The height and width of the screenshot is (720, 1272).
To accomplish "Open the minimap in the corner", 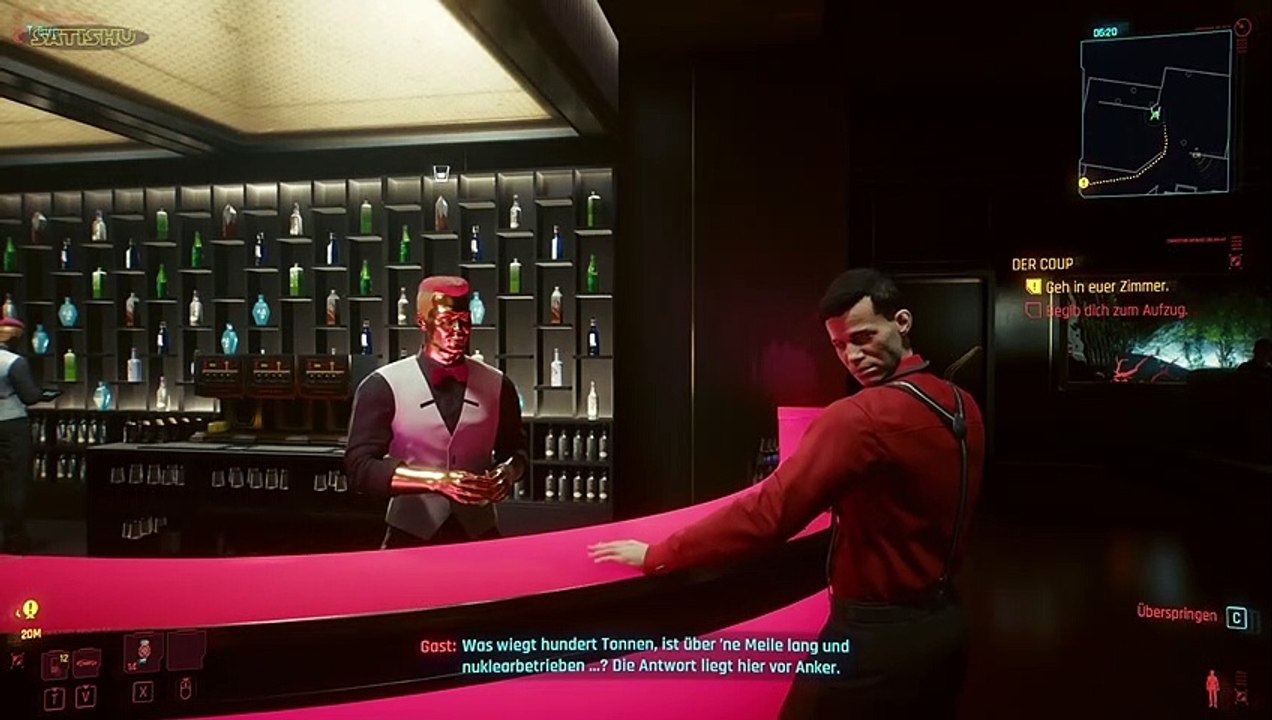I will (1155, 111).
